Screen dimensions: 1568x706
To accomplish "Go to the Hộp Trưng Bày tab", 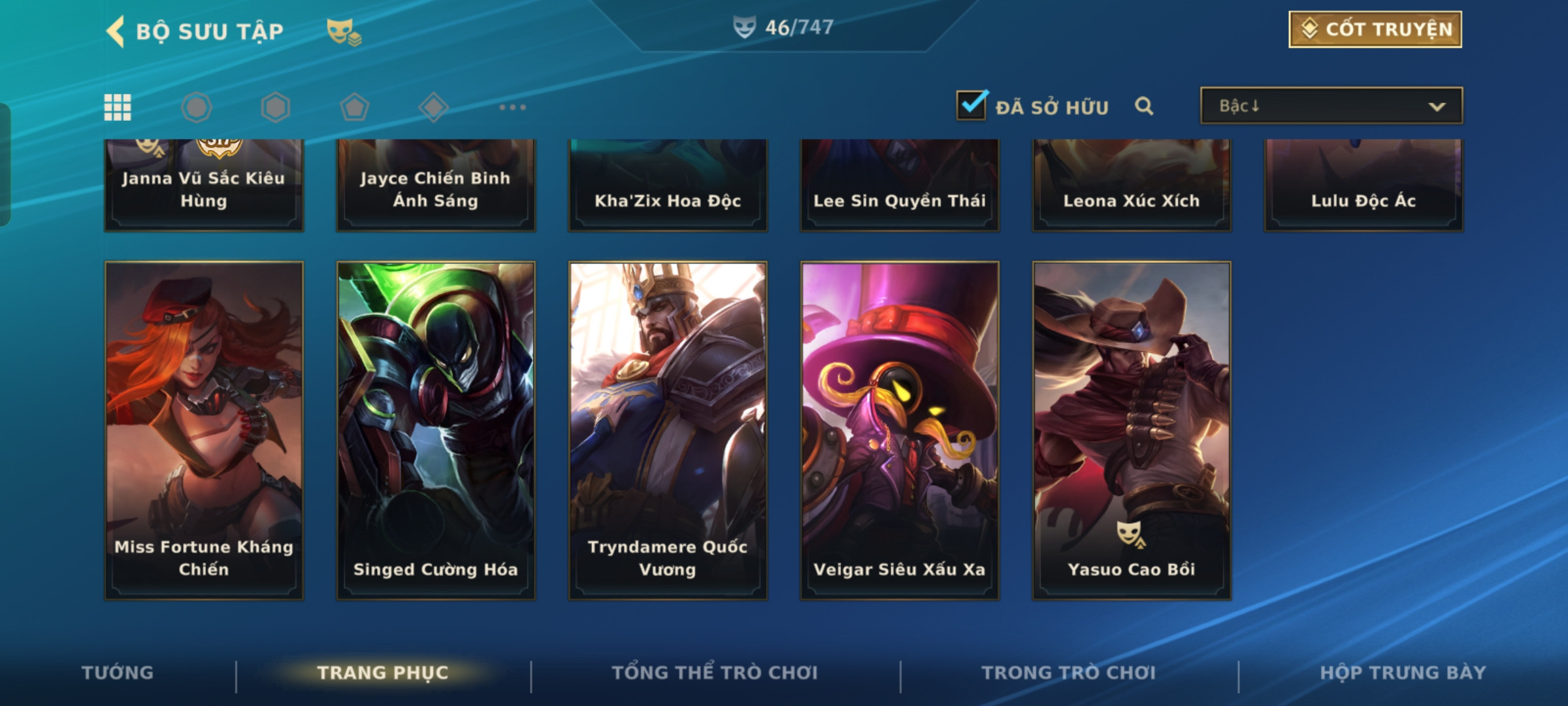I will (x=1403, y=673).
